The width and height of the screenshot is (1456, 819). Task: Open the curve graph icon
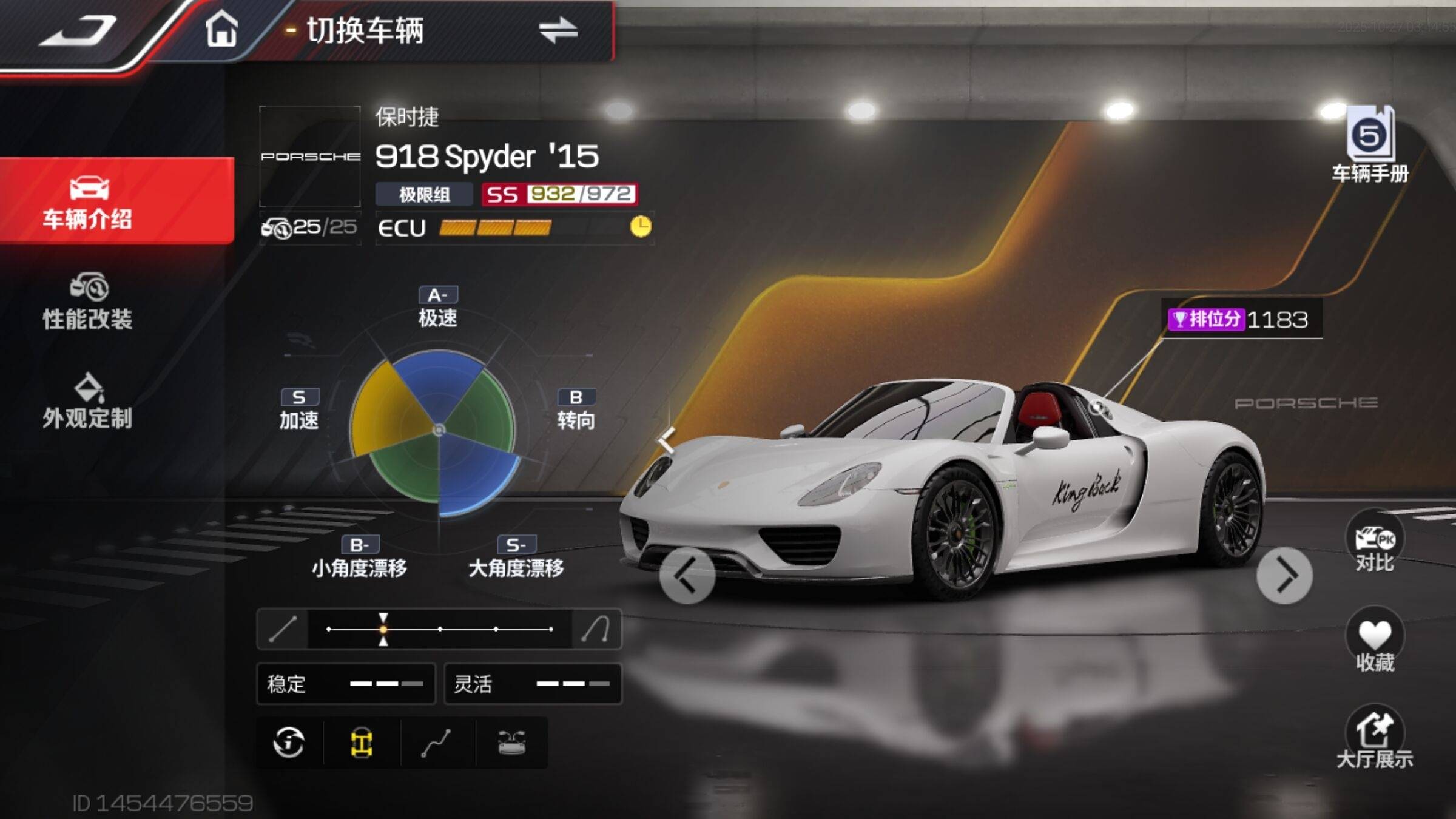coord(436,742)
